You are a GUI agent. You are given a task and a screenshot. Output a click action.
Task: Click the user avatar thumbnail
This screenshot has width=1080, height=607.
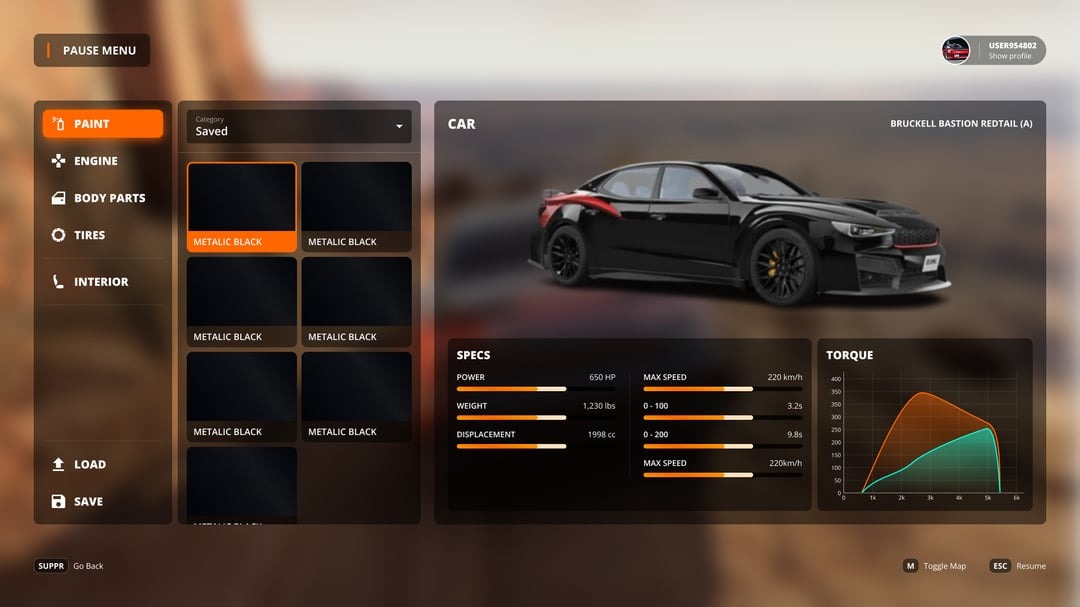coord(956,50)
